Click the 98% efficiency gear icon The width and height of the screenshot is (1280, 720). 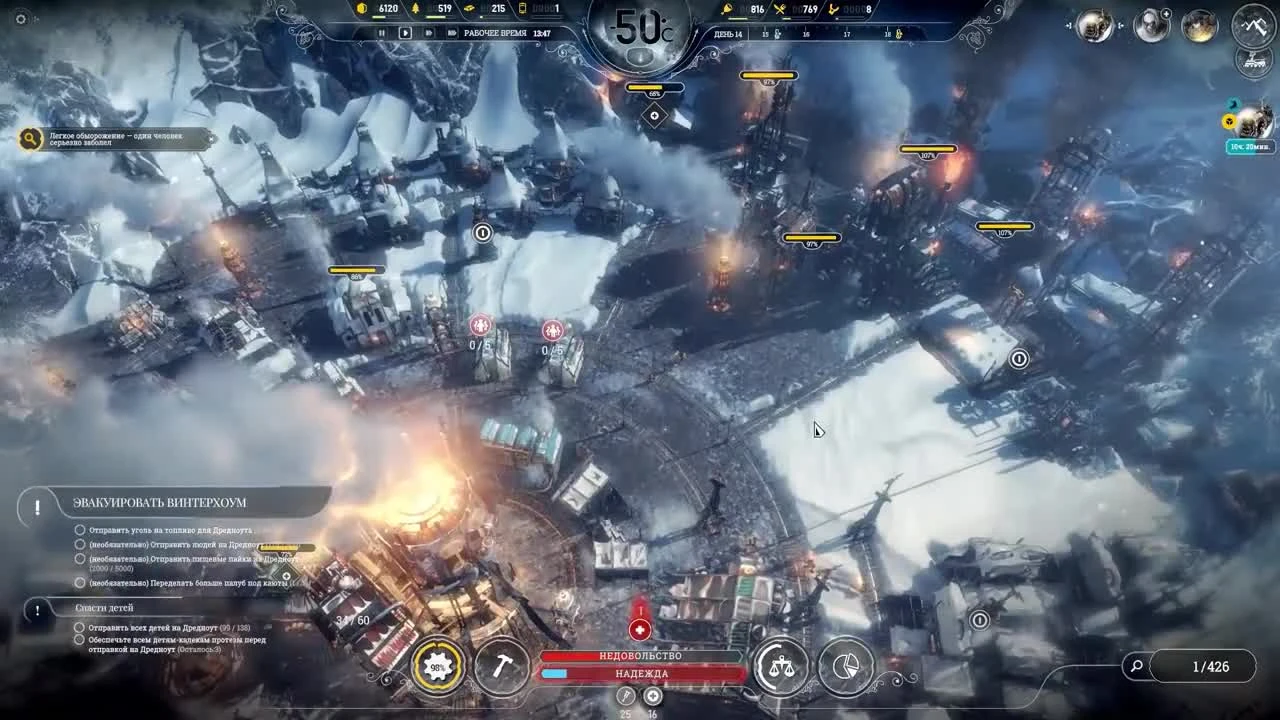point(435,666)
